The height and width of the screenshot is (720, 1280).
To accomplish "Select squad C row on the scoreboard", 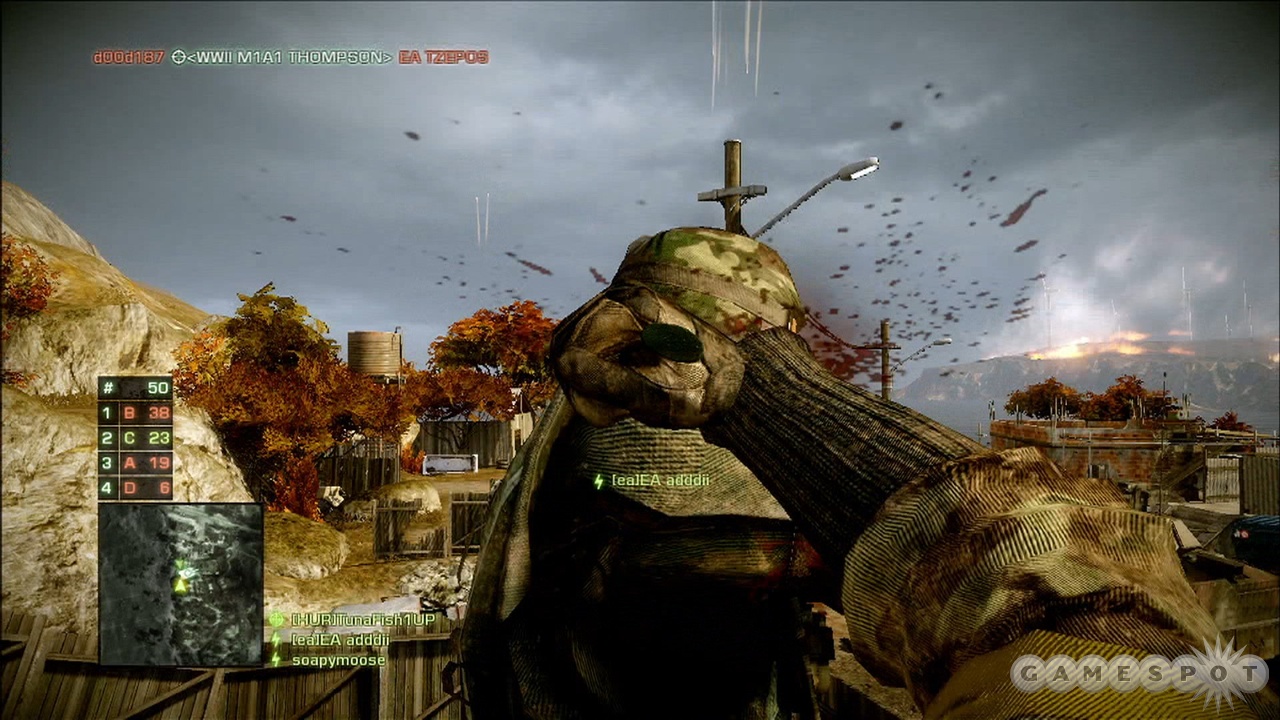I will (135, 438).
